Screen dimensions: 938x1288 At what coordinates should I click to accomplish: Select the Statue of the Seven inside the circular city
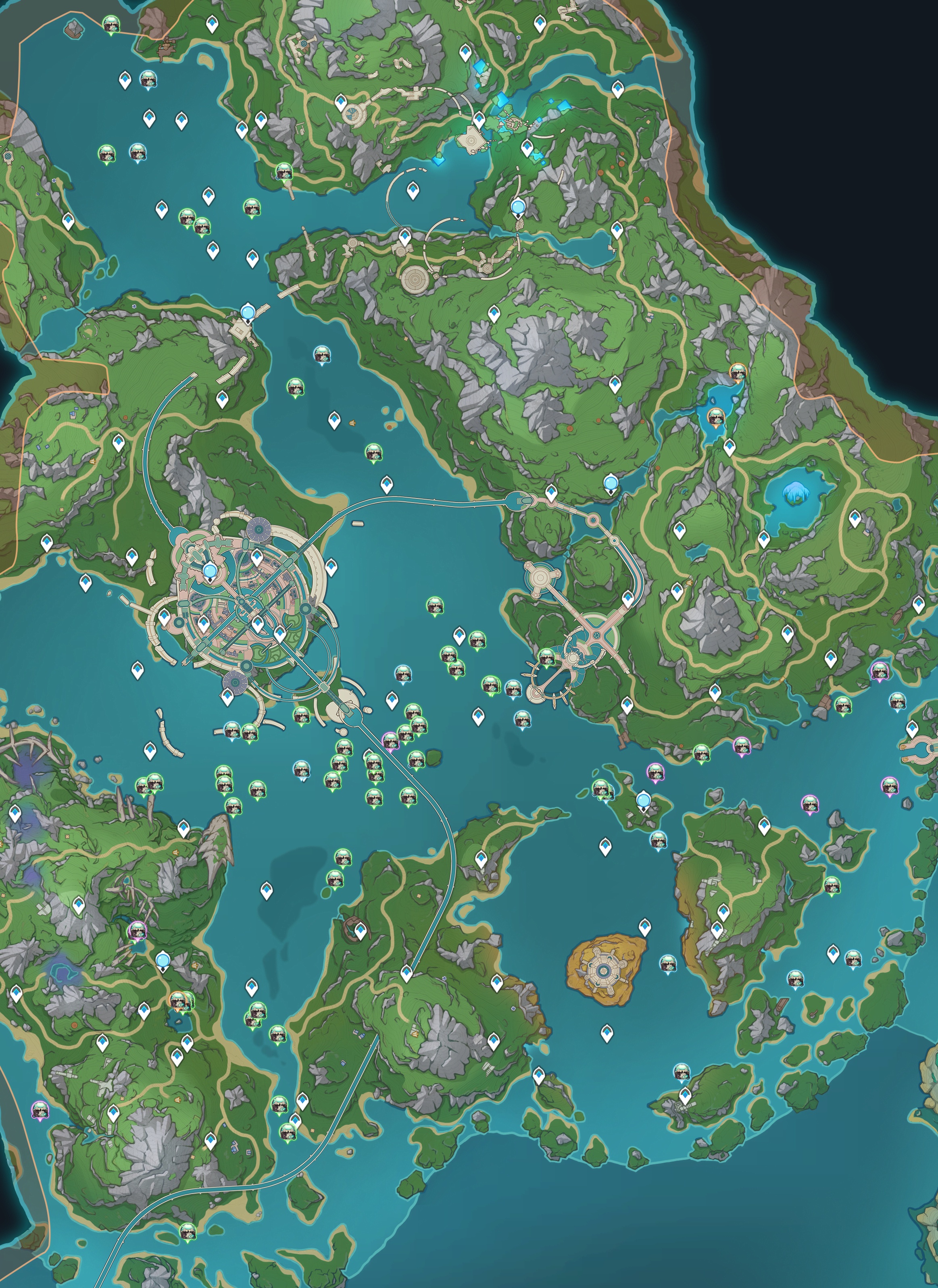tap(210, 571)
